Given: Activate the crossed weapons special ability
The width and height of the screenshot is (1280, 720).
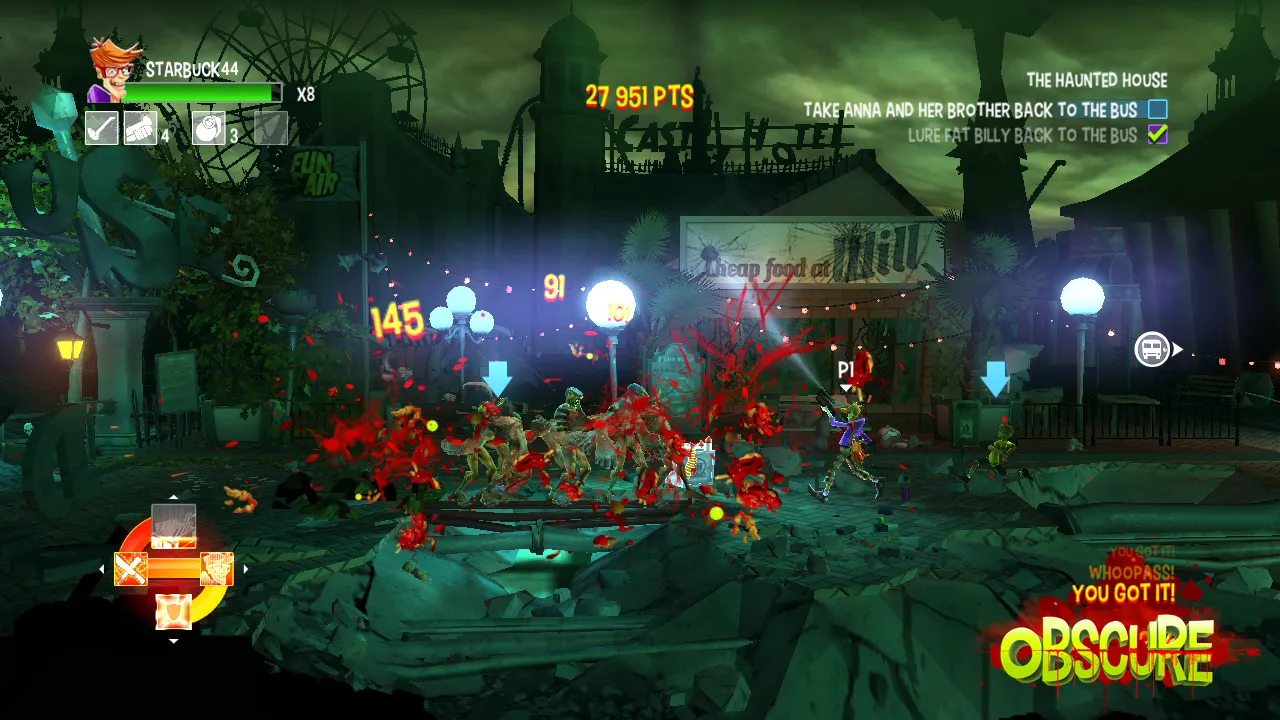Looking at the screenshot, I should (x=131, y=569).
